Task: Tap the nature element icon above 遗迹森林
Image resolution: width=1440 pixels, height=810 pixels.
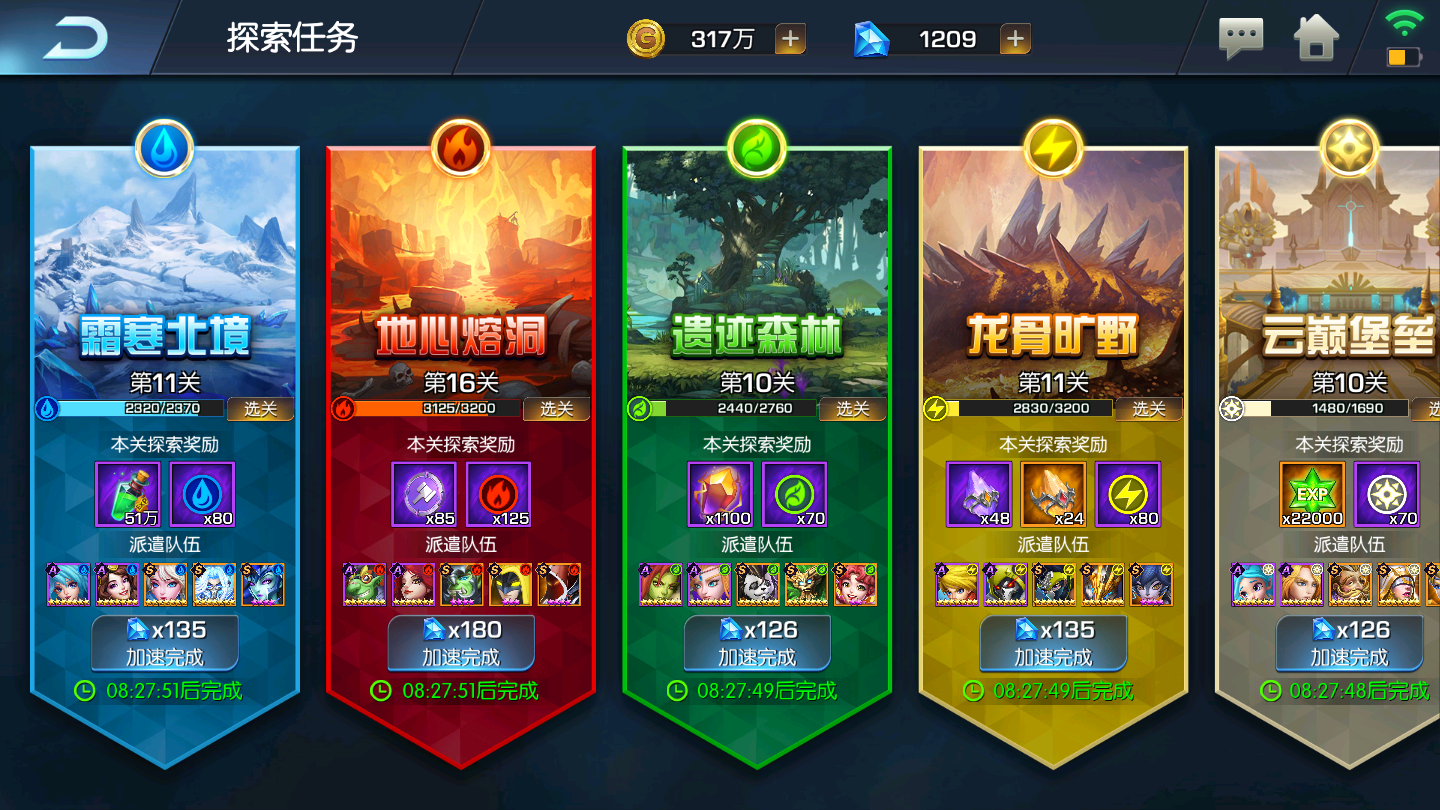Action: click(x=757, y=147)
